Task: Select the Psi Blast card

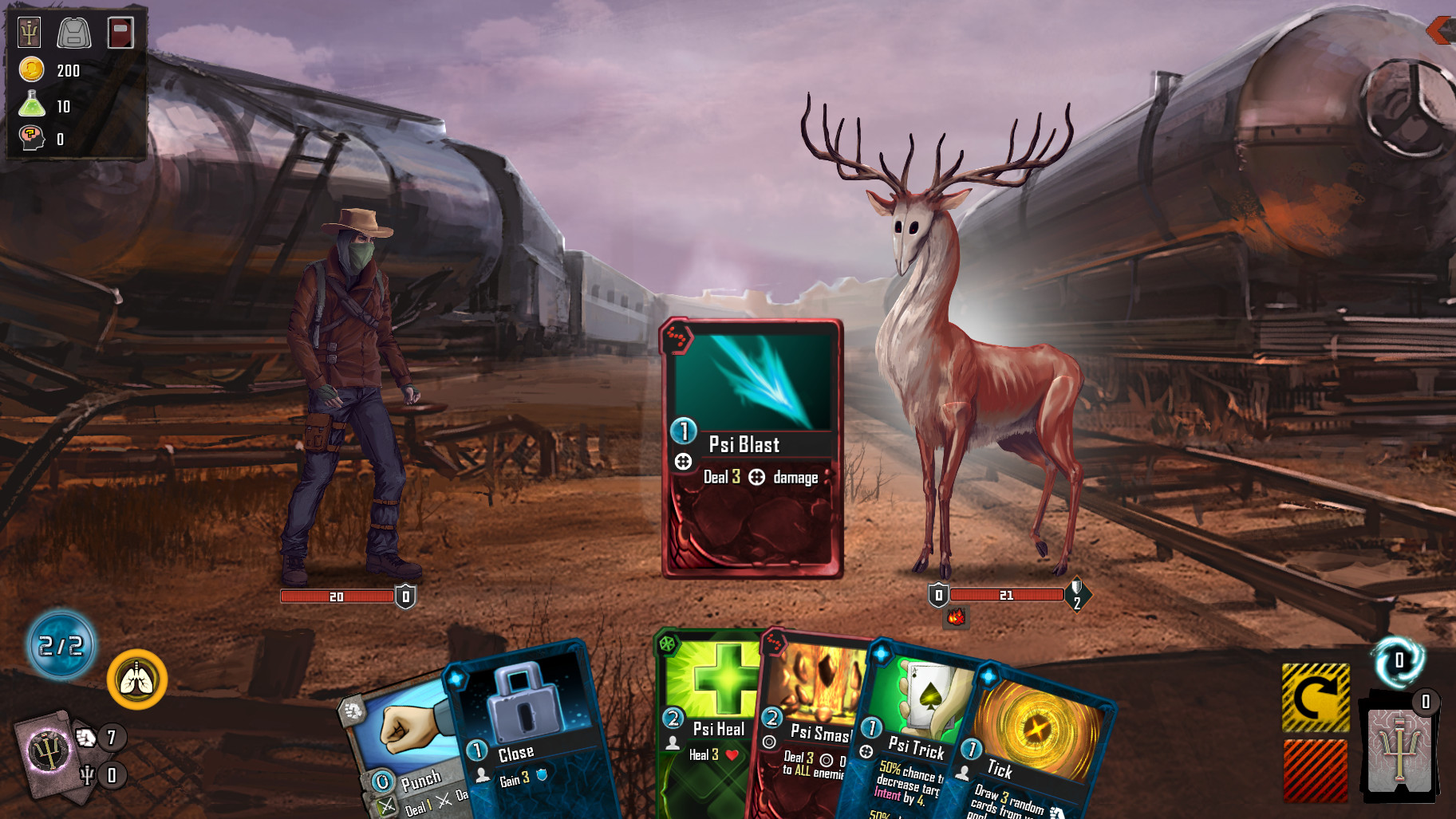Action: 752,448
